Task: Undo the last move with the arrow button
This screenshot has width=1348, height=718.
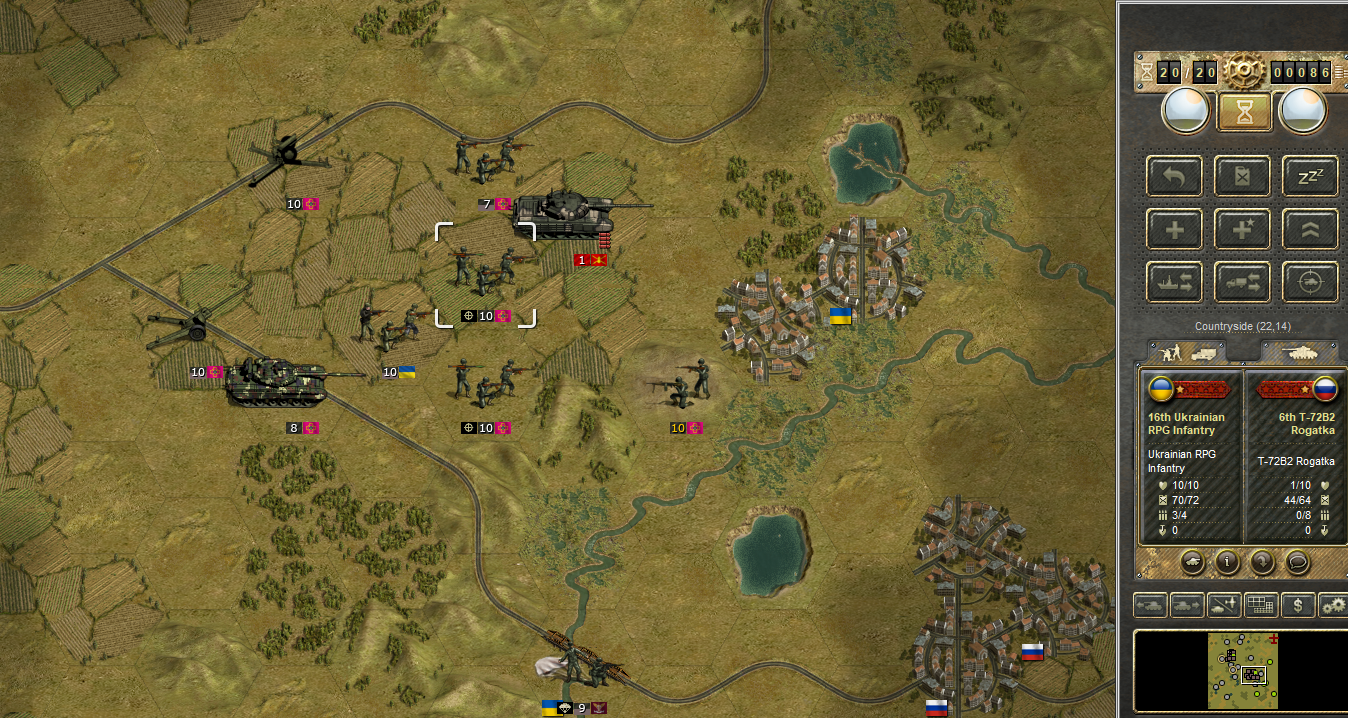Action: [1175, 176]
